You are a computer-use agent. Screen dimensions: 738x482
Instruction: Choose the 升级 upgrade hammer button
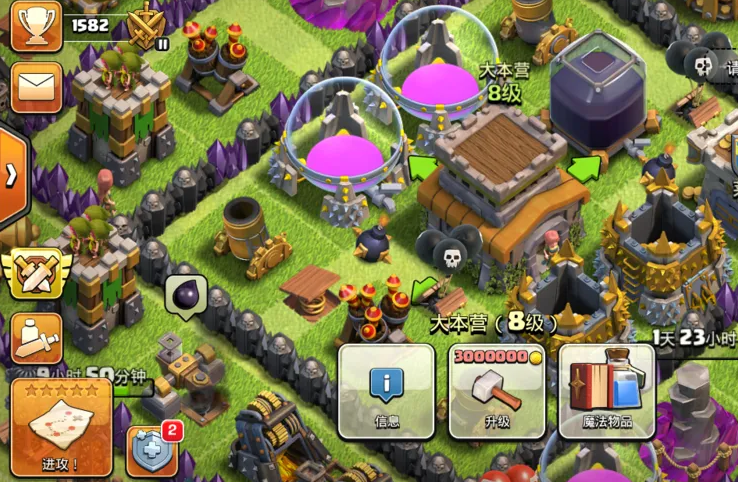tap(497, 392)
